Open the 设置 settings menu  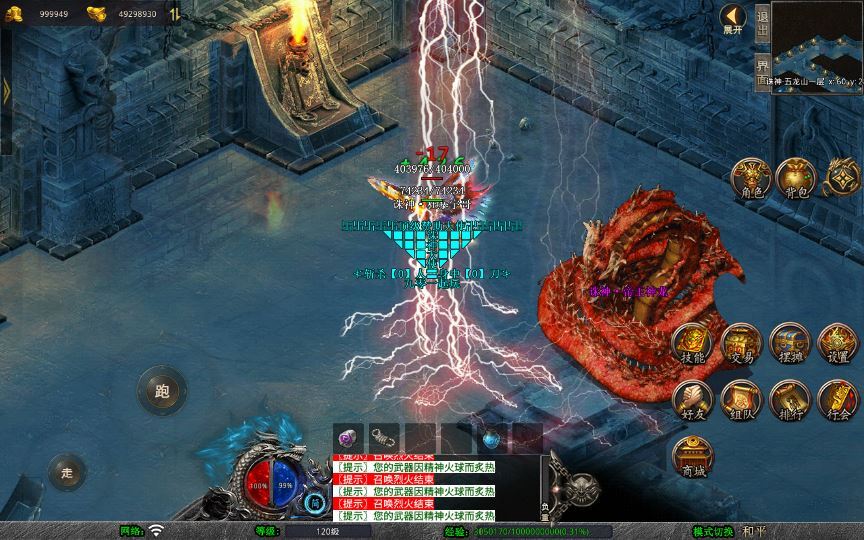[838, 344]
